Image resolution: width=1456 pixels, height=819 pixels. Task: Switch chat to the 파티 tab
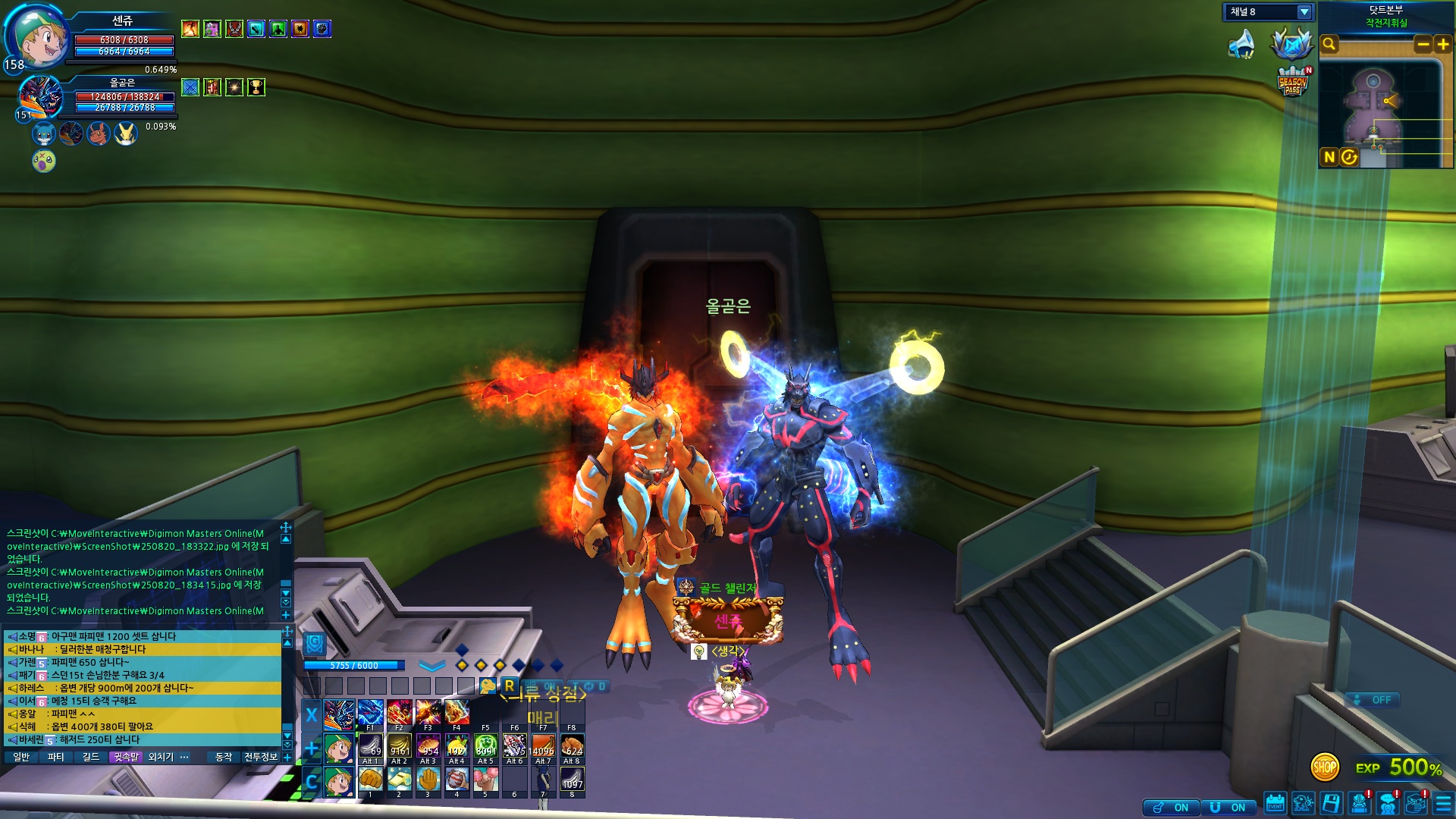pyautogui.click(x=55, y=757)
